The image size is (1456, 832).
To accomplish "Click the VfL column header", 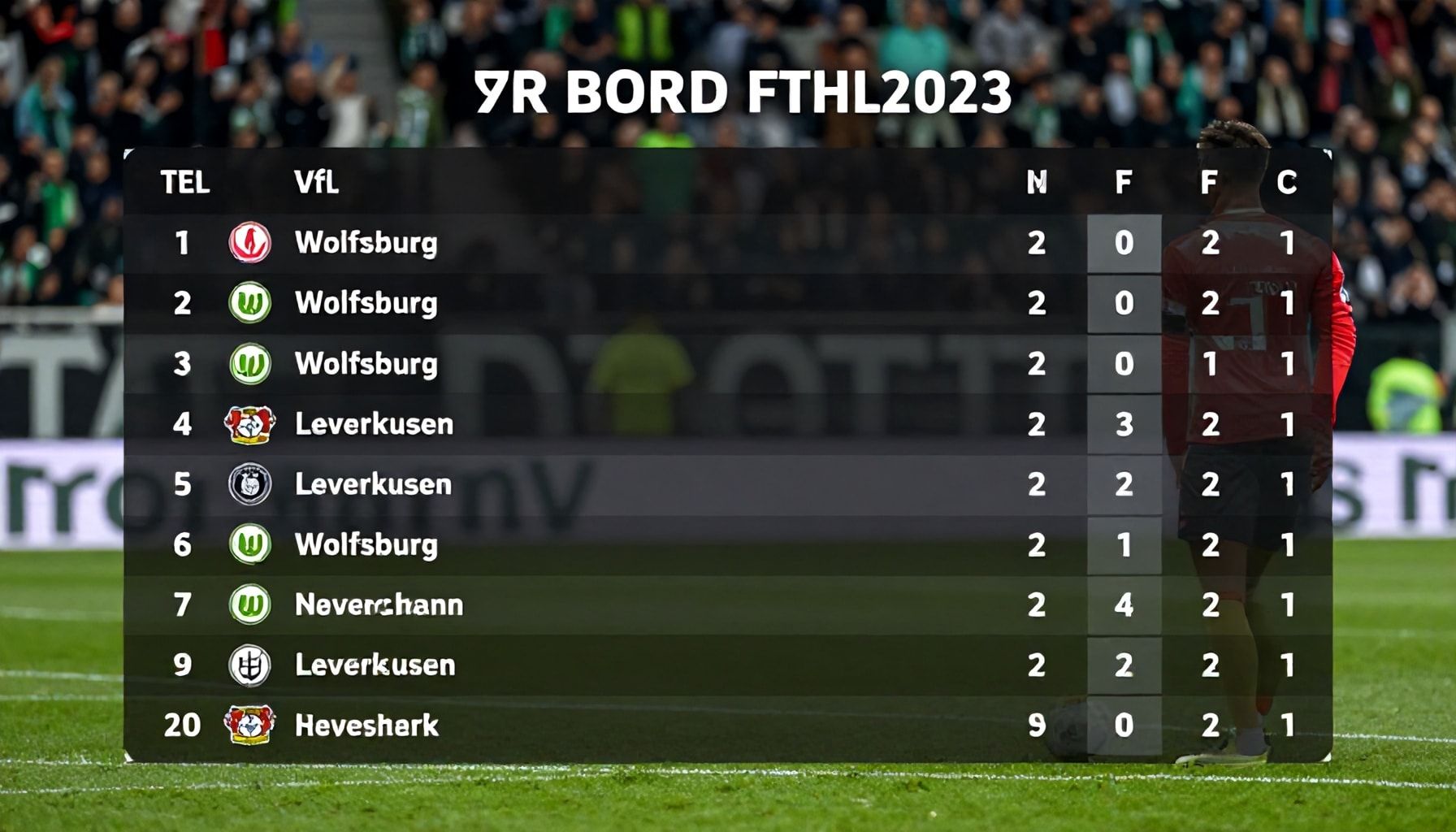I will 316,183.
